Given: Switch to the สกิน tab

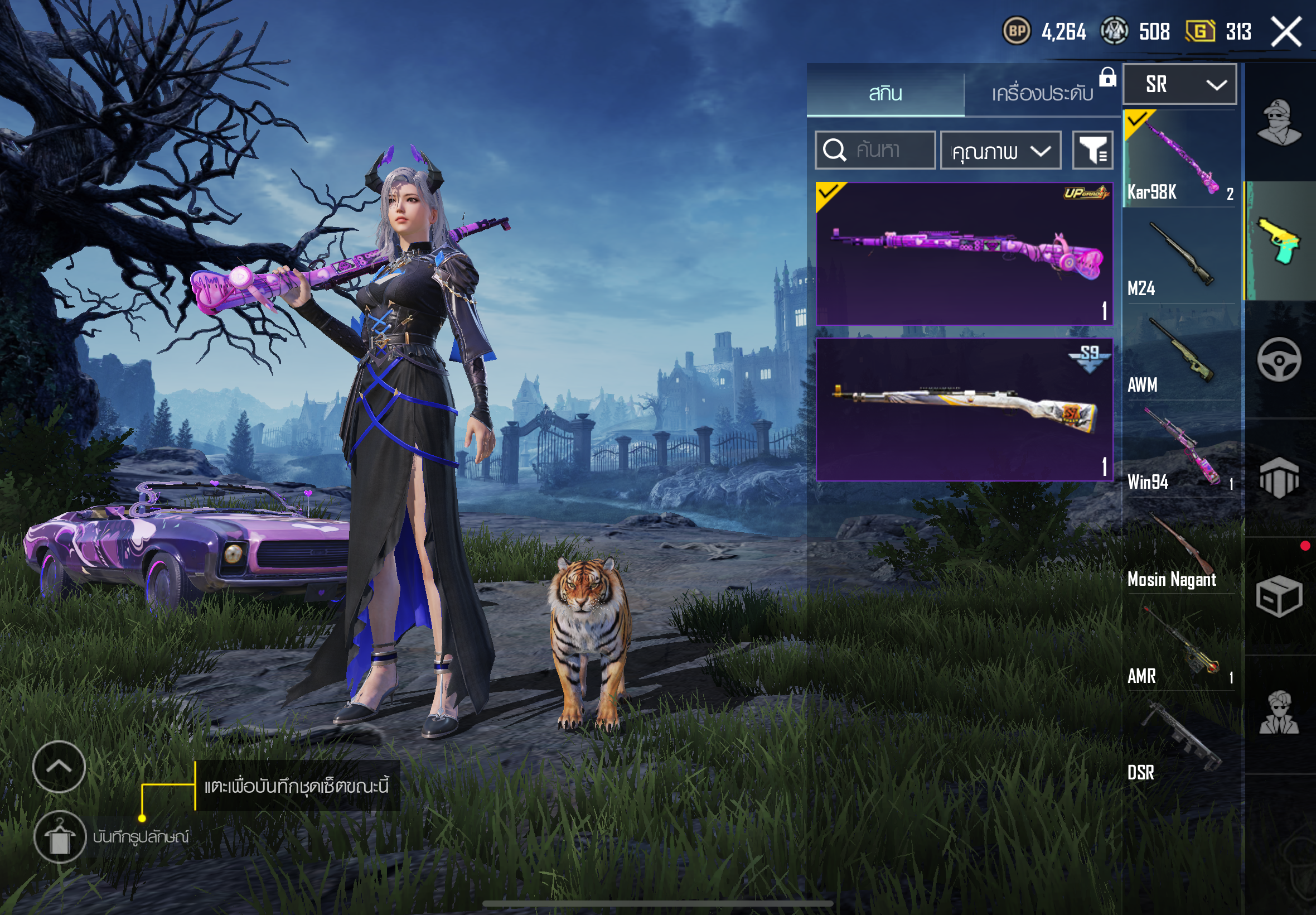Looking at the screenshot, I should click(x=885, y=92).
